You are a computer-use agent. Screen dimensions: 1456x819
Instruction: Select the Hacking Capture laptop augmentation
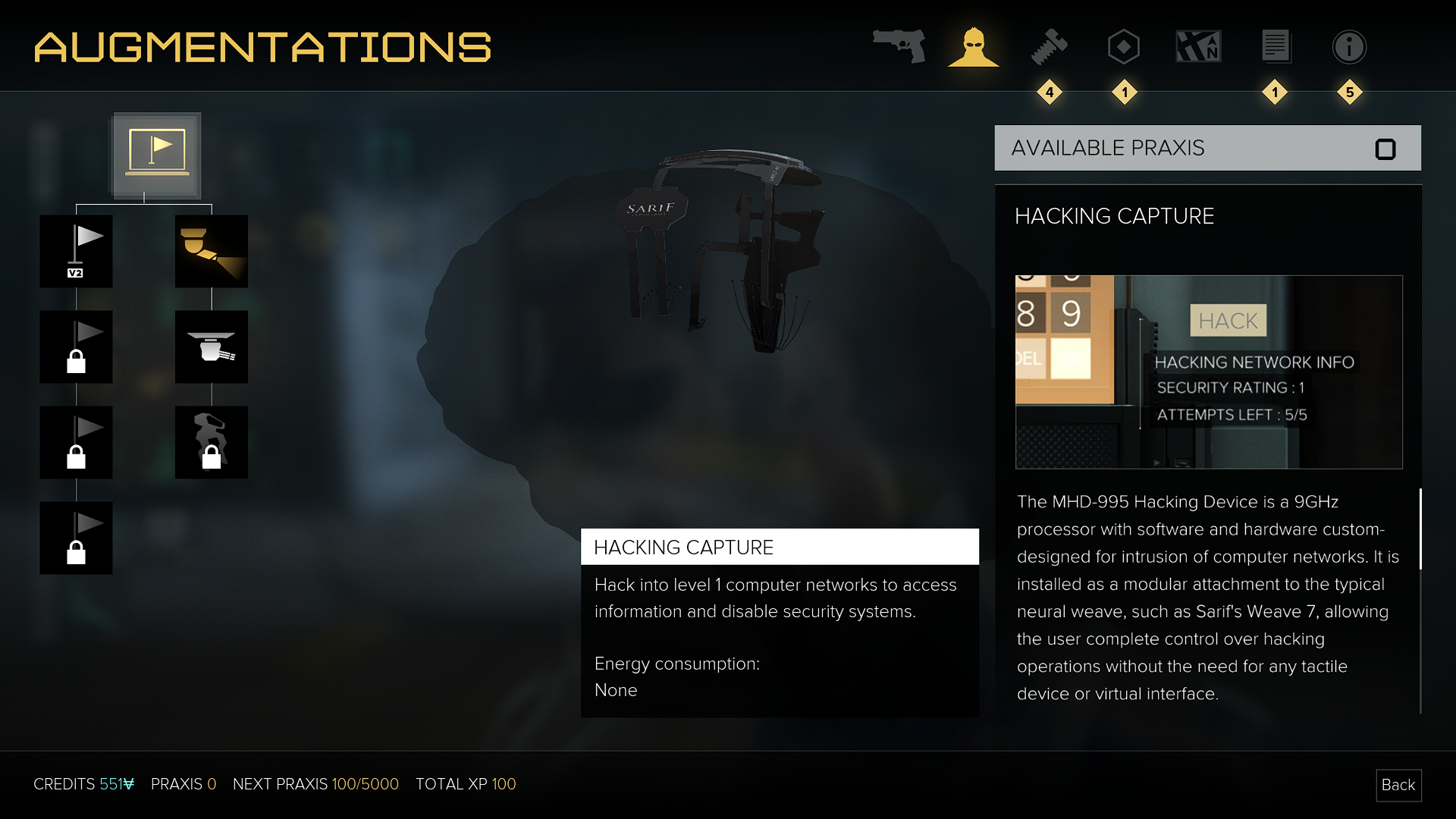pyautogui.click(x=157, y=155)
